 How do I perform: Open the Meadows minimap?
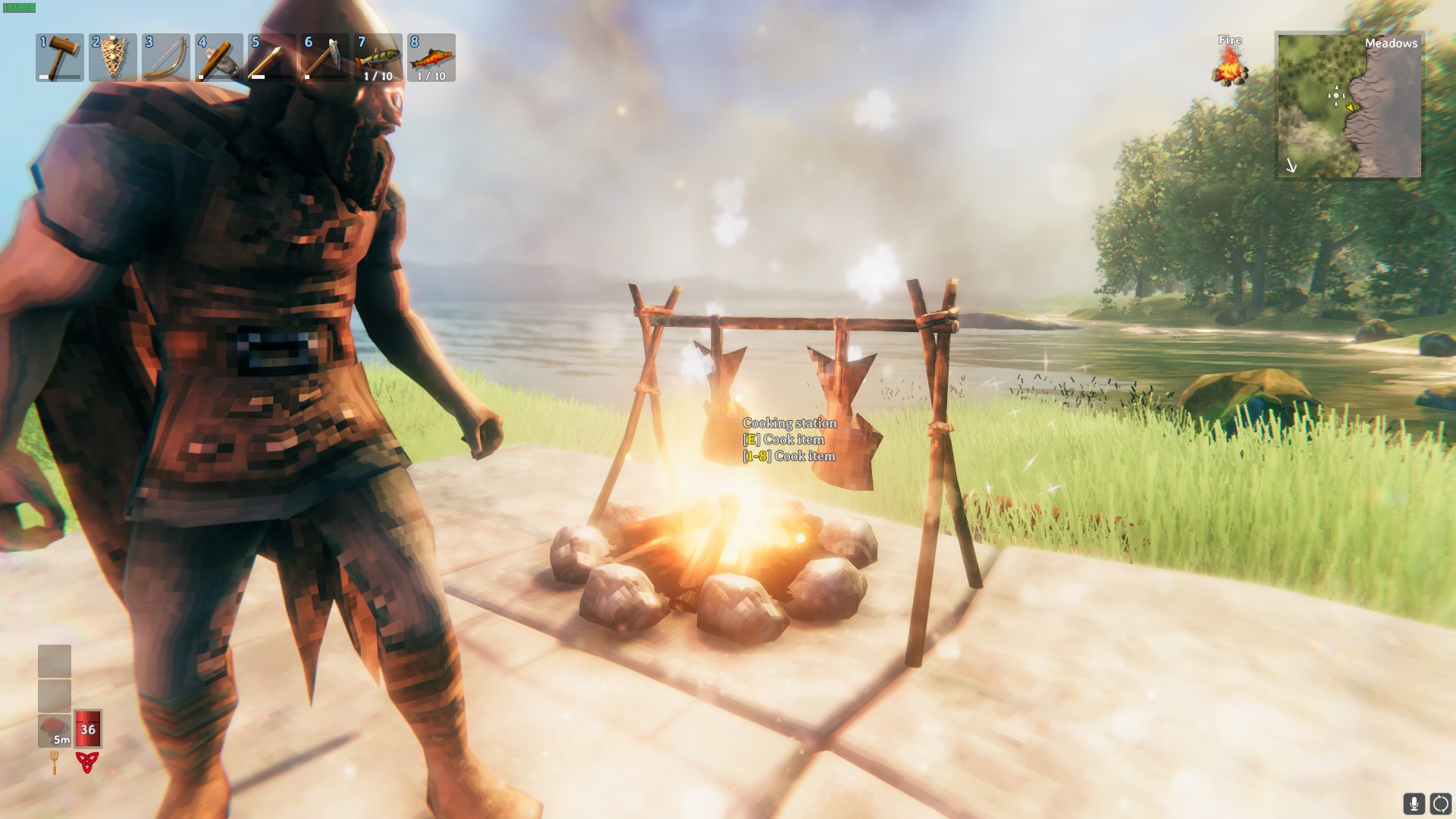coord(1349,105)
